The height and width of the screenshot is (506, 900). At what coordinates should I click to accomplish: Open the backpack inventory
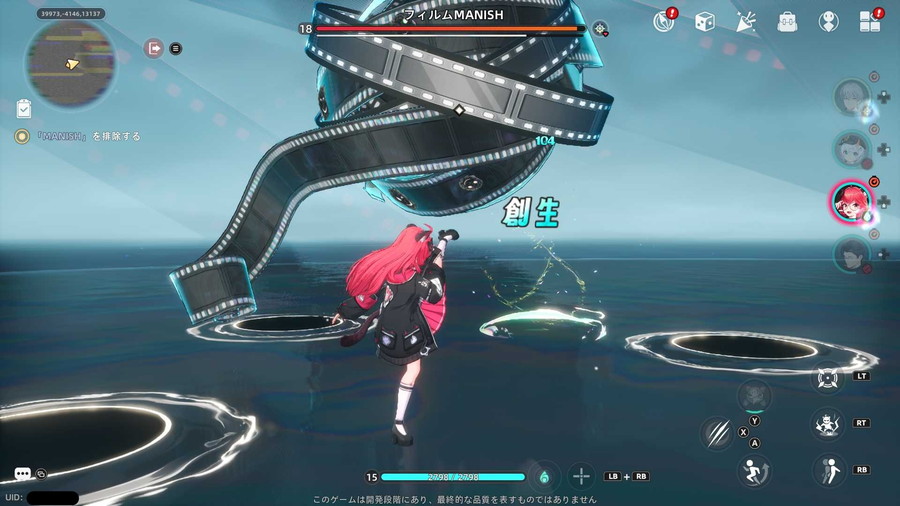pos(787,21)
